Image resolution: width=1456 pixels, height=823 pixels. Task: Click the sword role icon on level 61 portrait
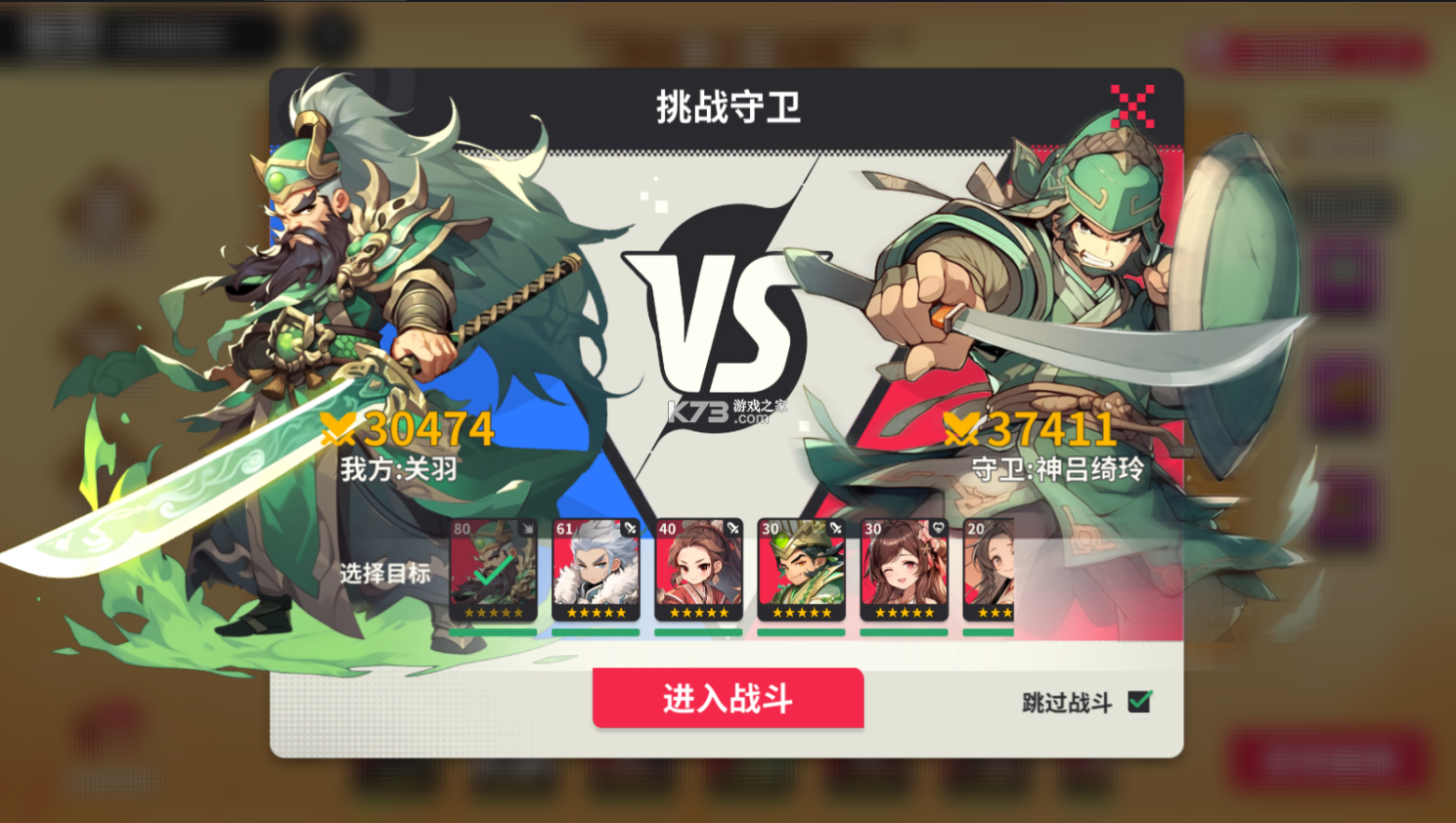pos(630,527)
